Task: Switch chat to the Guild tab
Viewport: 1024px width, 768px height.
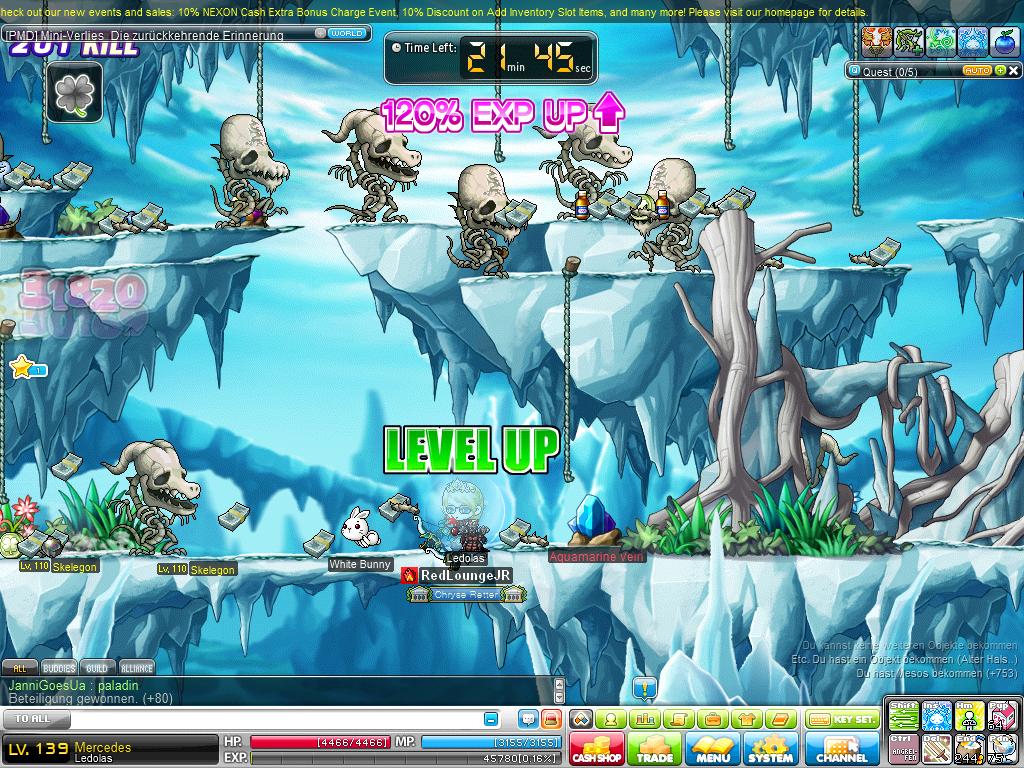Action: [97, 668]
